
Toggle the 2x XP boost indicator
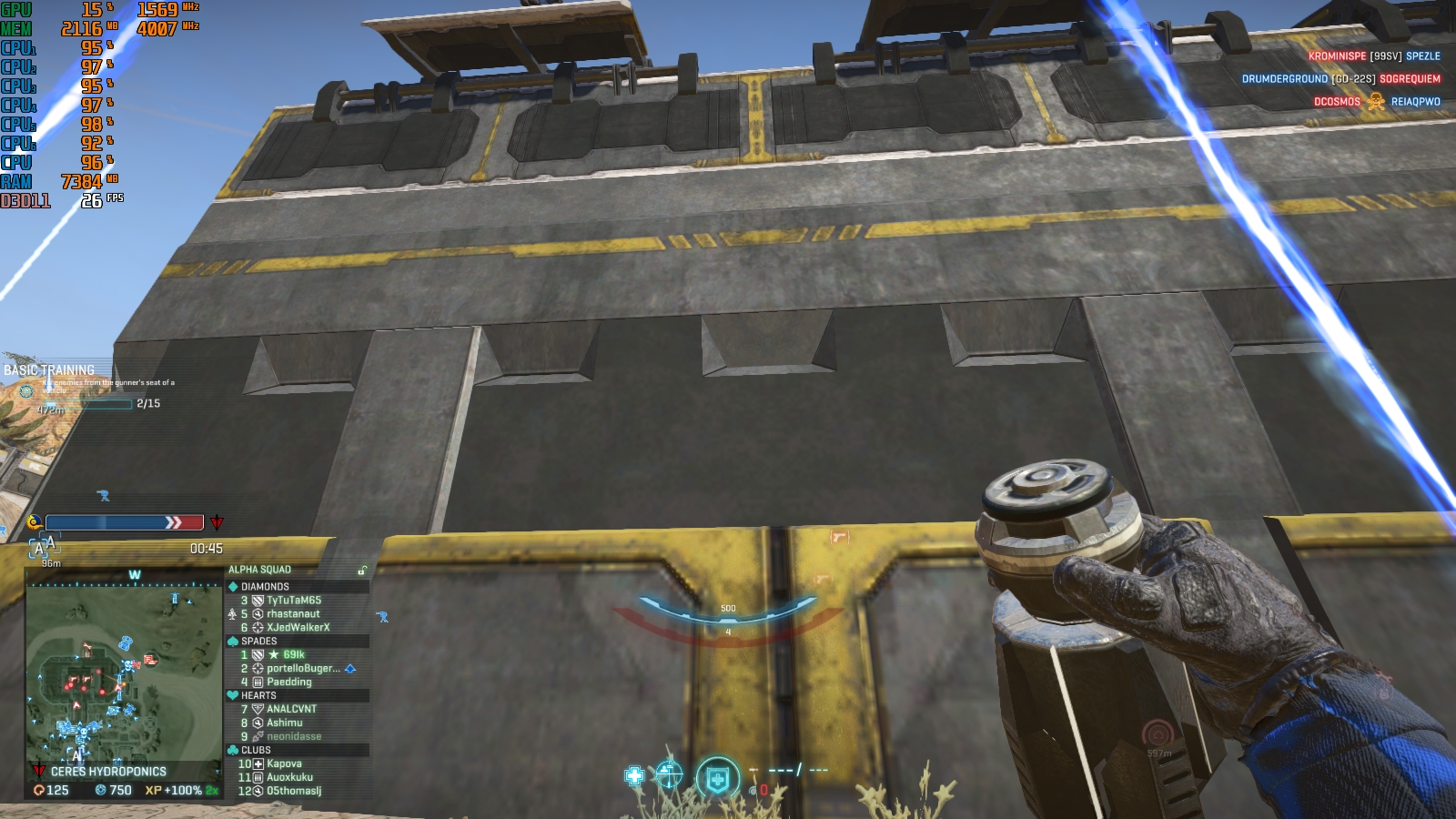click(x=211, y=792)
